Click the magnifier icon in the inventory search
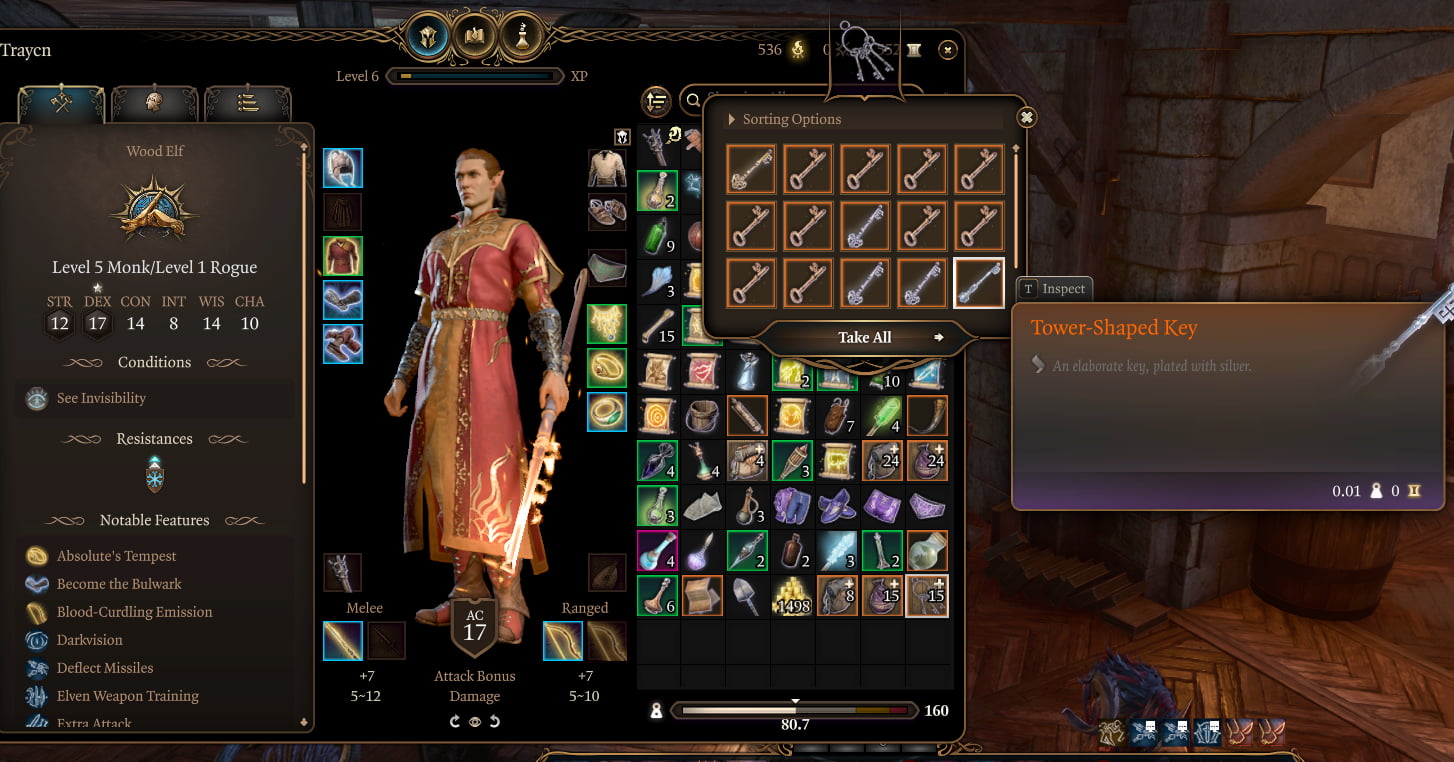 (x=694, y=101)
